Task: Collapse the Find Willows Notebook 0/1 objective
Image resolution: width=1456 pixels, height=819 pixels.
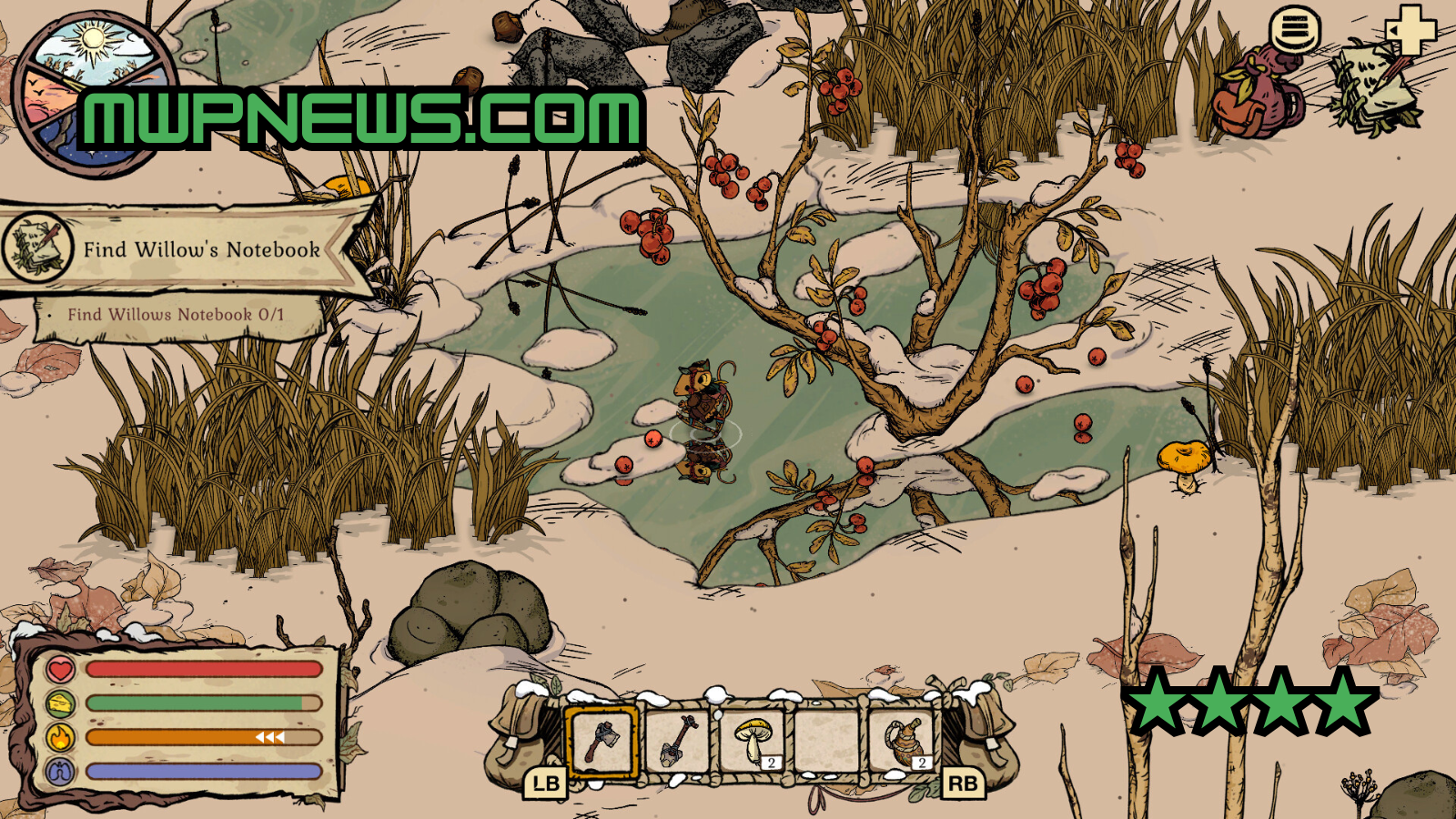Action: pyautogui.click(x=177, y=313)
